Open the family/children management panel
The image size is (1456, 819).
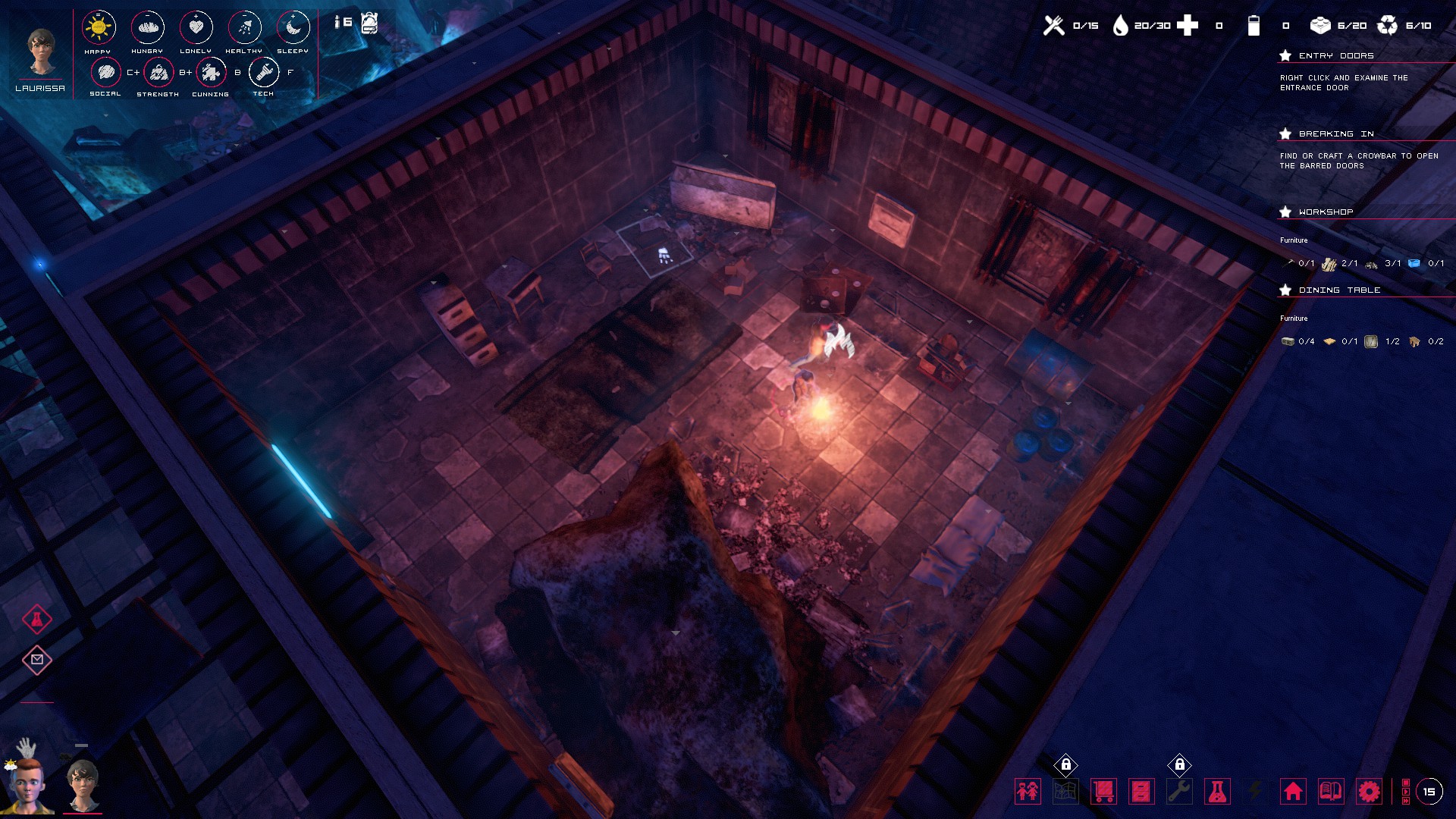(1028, 791)
